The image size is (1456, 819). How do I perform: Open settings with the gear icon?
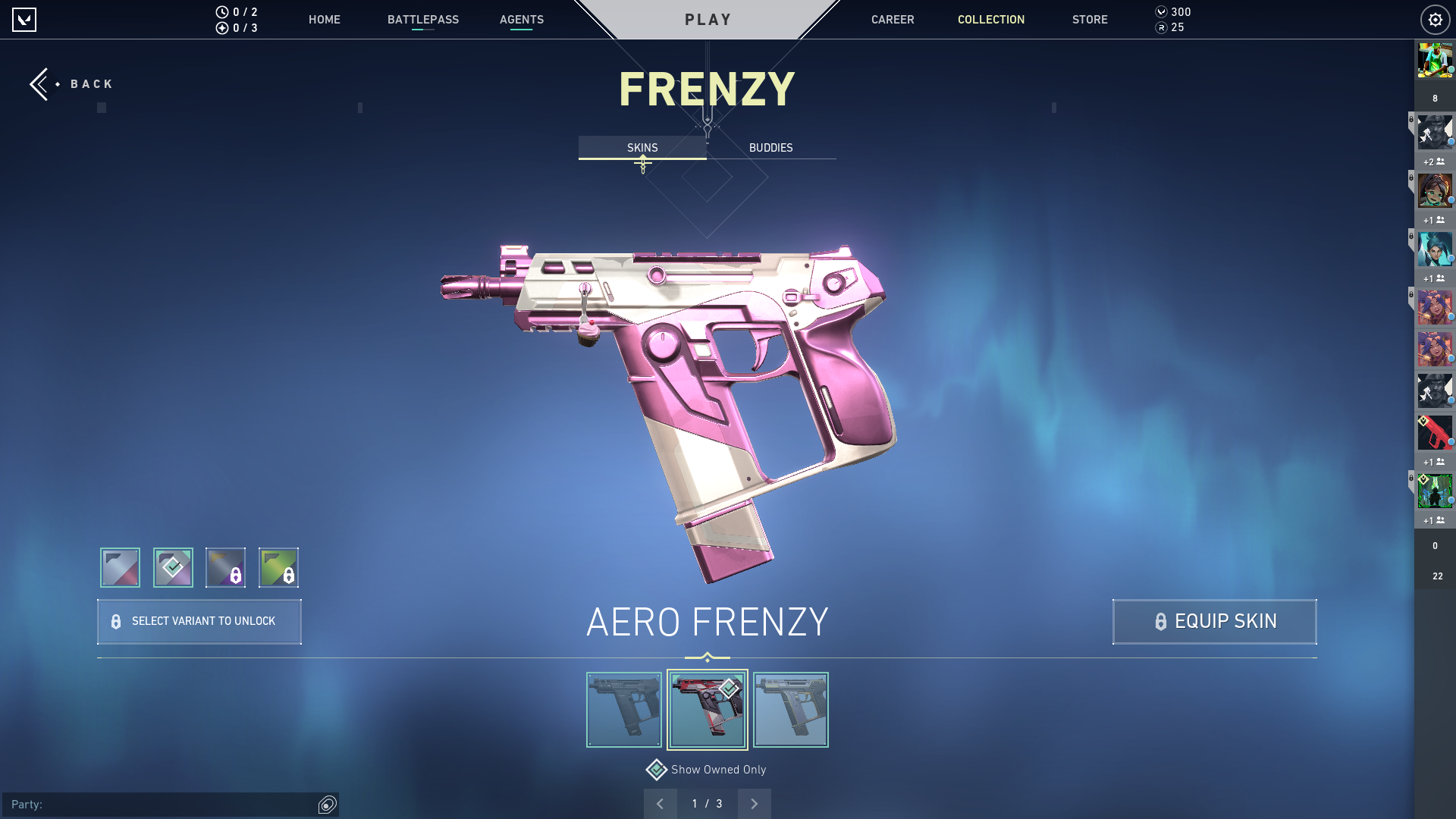click(1435, 20)
